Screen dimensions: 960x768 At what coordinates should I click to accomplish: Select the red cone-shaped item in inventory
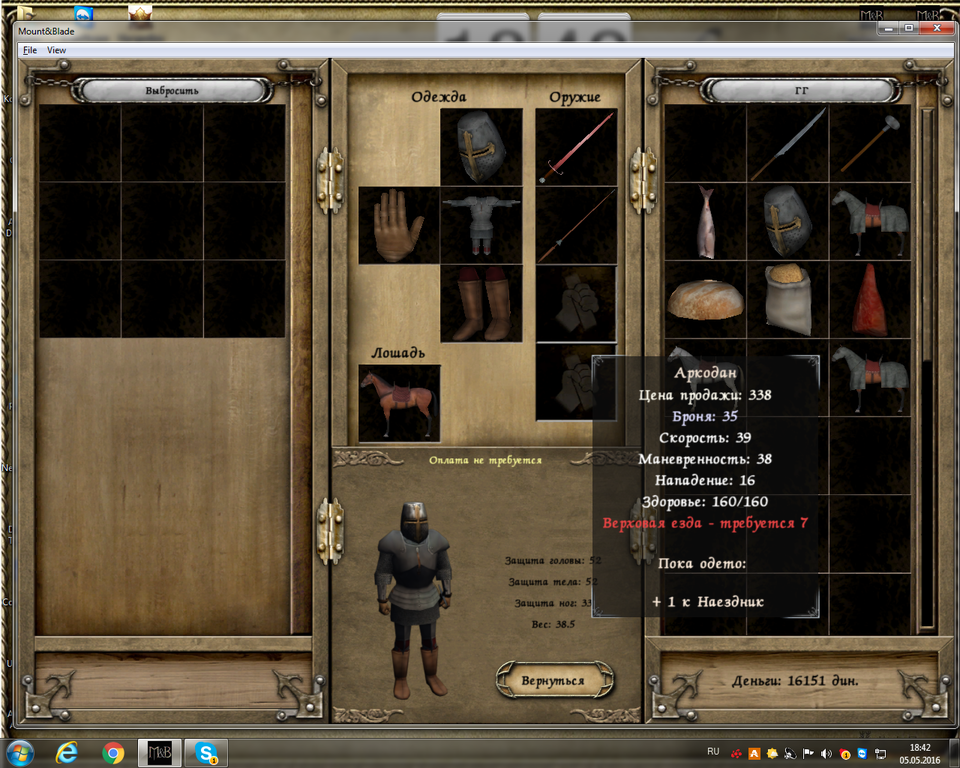(870, 299)
